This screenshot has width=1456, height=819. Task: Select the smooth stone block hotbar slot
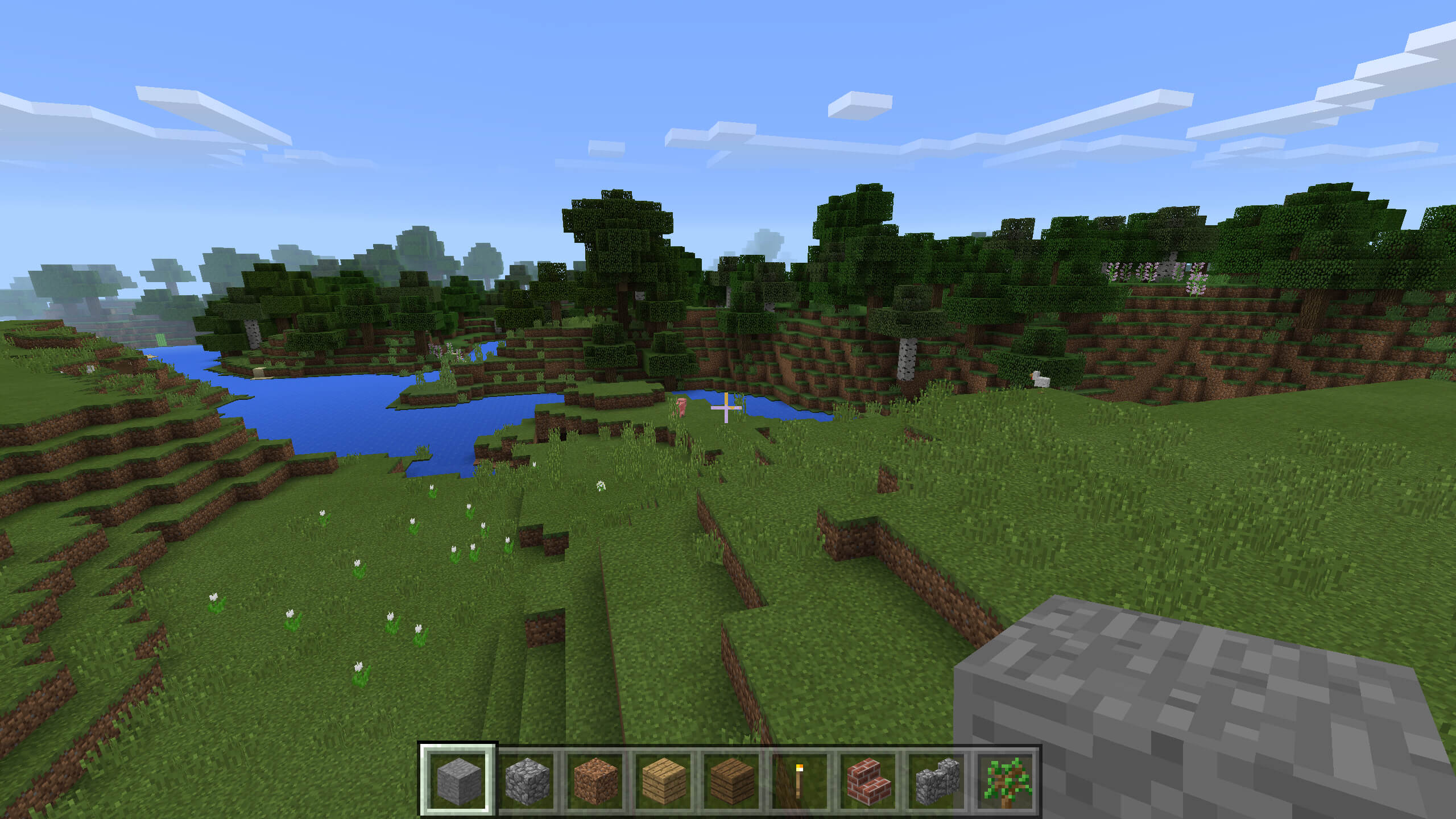click(458, 780)
